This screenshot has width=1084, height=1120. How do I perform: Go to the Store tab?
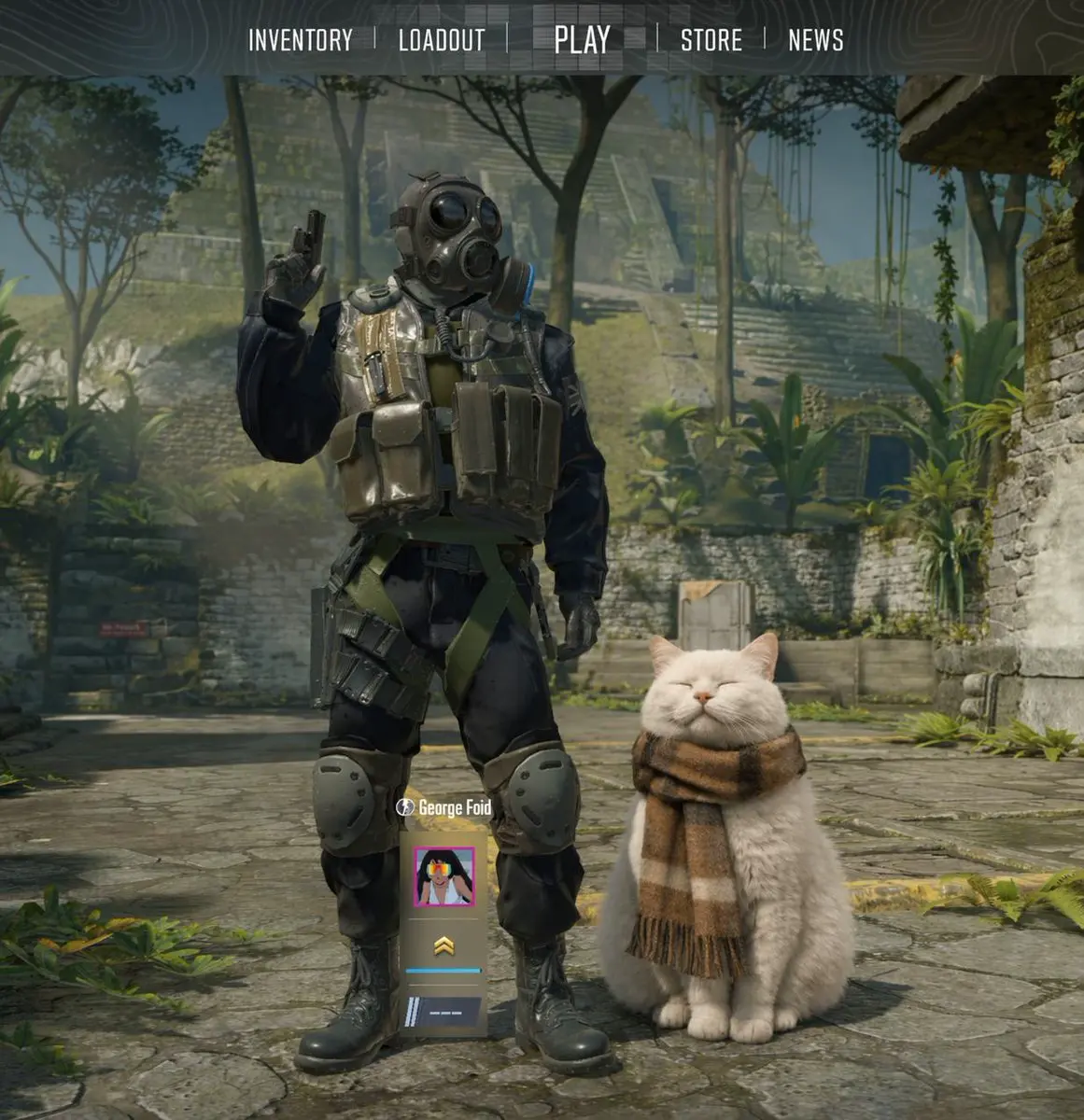711,40
